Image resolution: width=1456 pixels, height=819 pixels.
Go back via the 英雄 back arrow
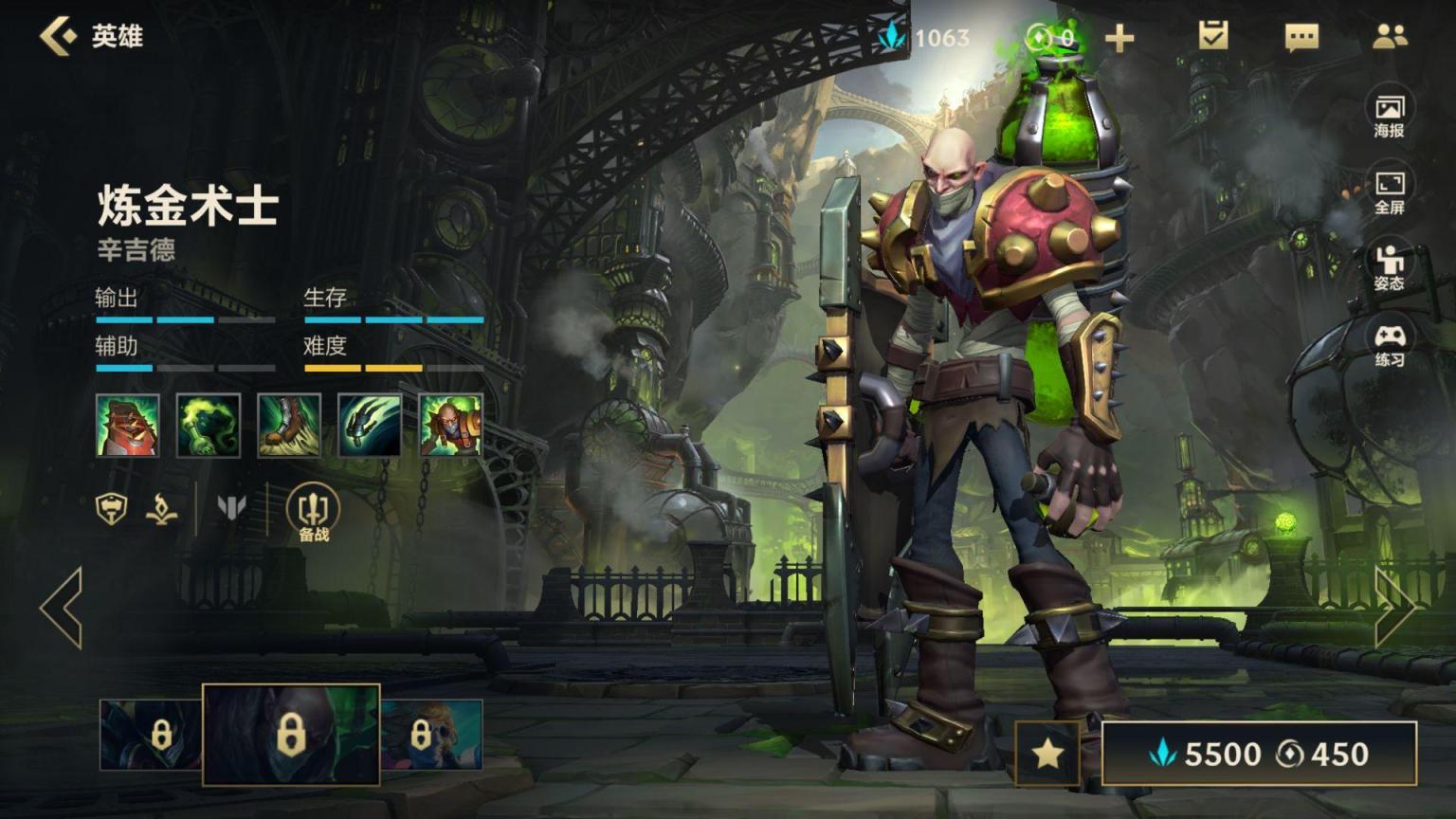pyautogui.click(x=59, y=36)
